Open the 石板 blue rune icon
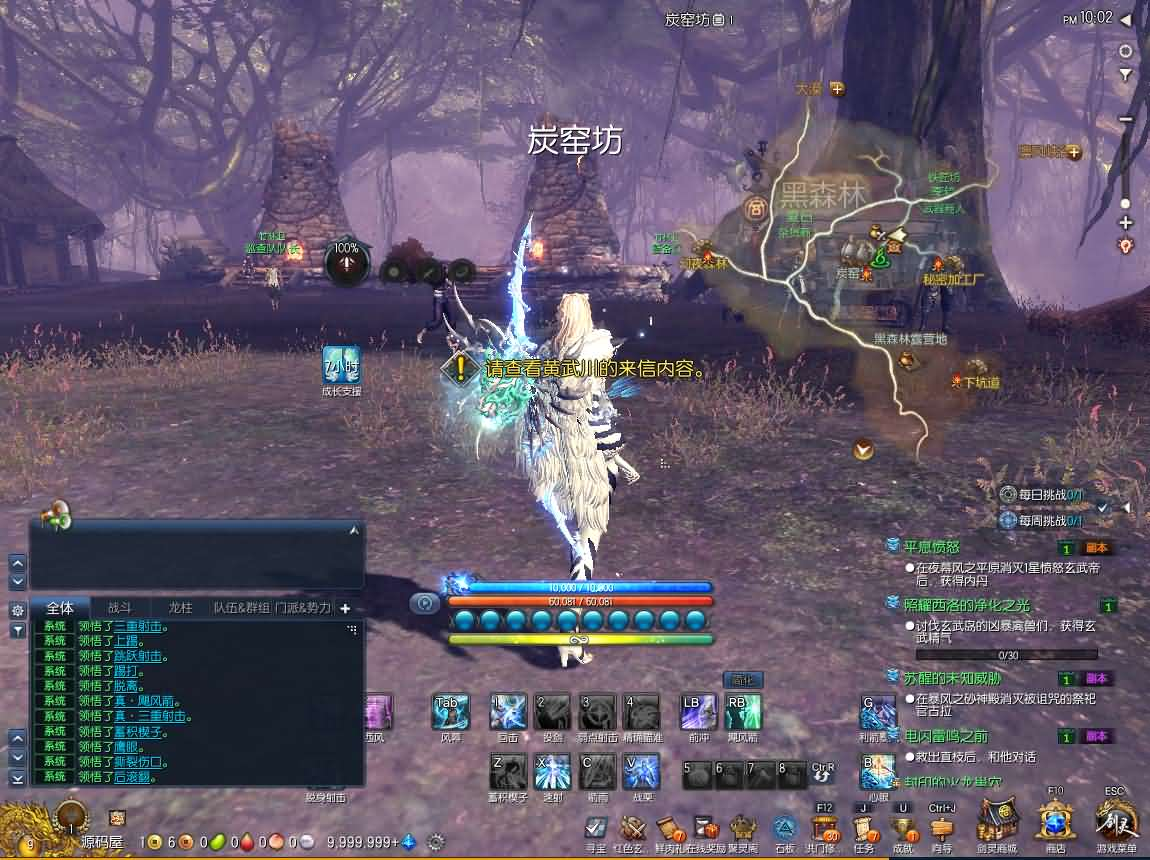1150x860 pixels. click(784, 829)
